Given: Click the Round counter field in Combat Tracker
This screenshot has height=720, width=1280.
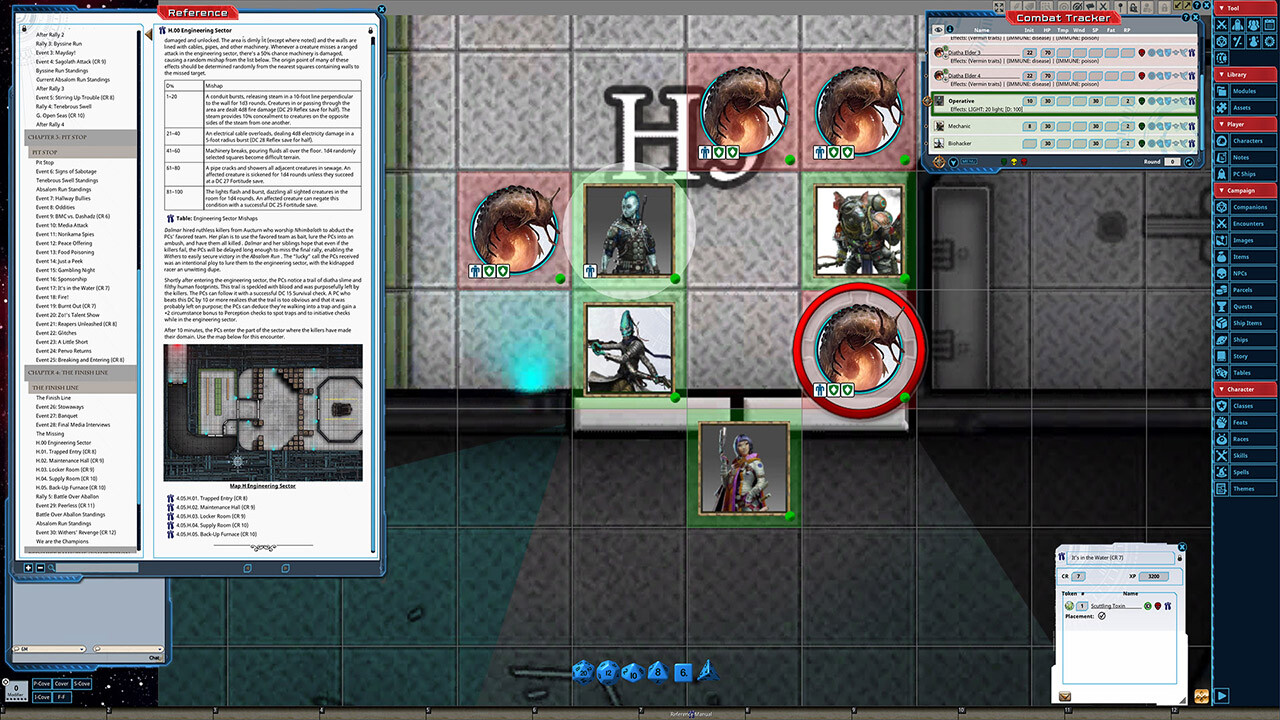Looking at the screenshot, I should click(1171, 161).
